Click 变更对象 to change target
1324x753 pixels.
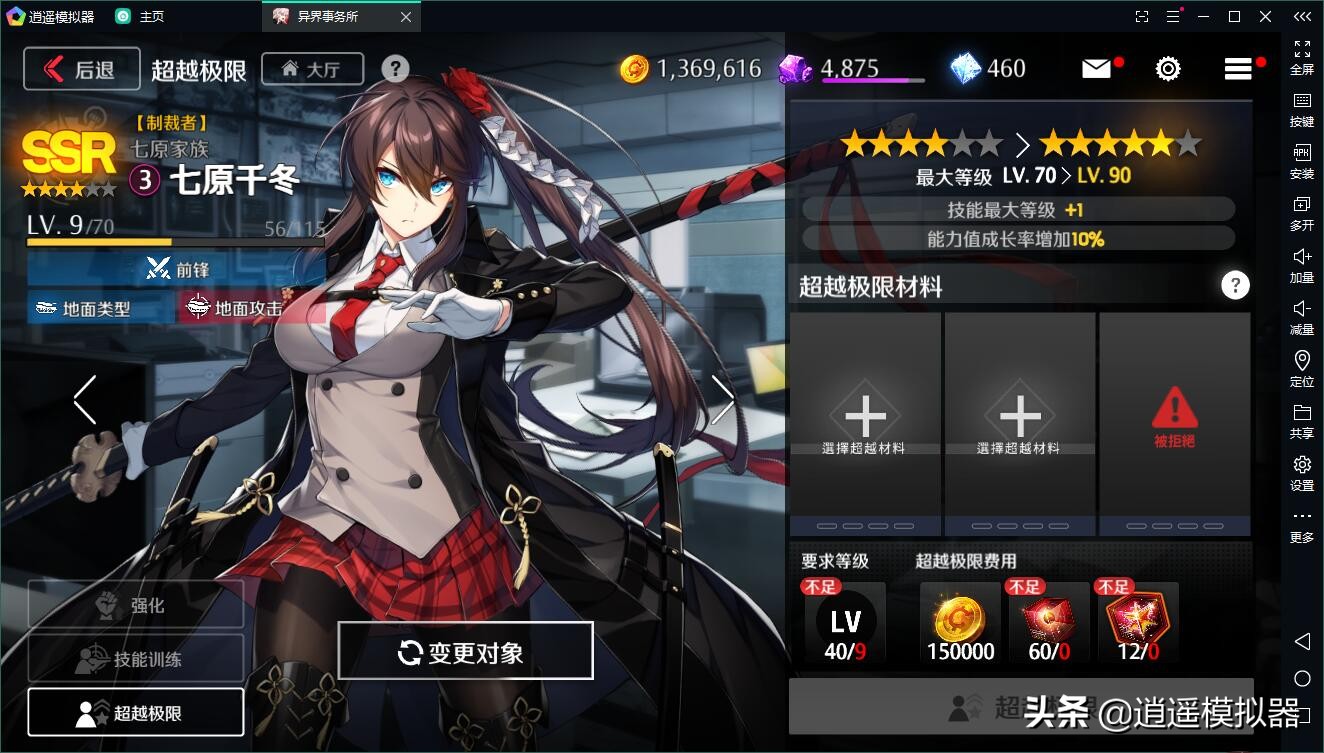pos(465,652)
